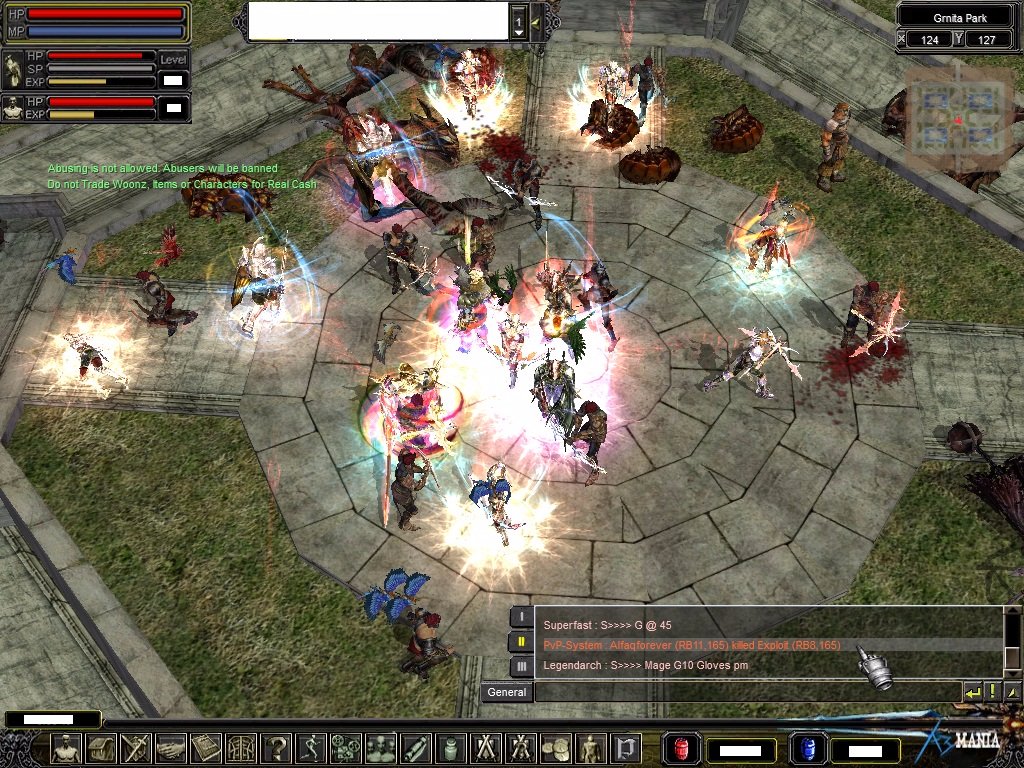
Task: Click the chat log scrollbar
Action: (1012, 641)
